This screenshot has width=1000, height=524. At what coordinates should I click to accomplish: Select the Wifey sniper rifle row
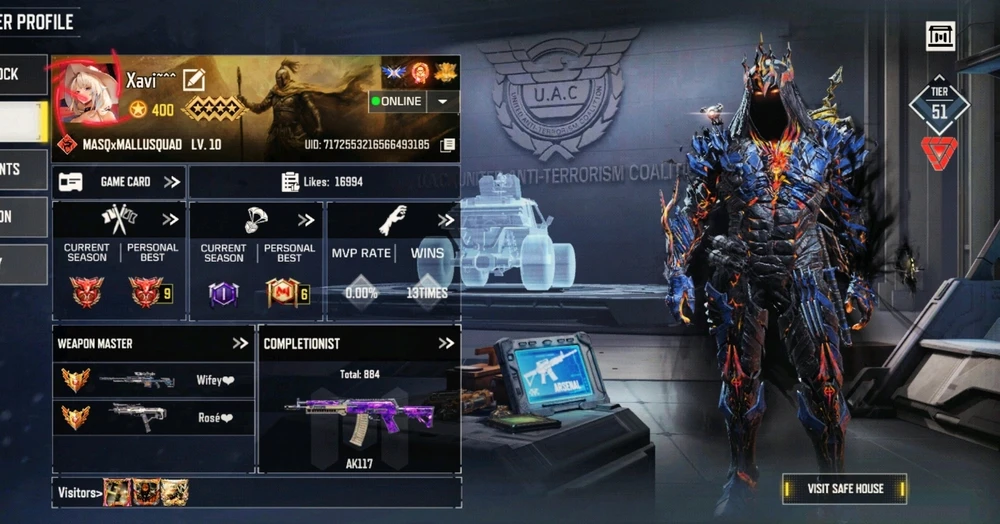153,380
